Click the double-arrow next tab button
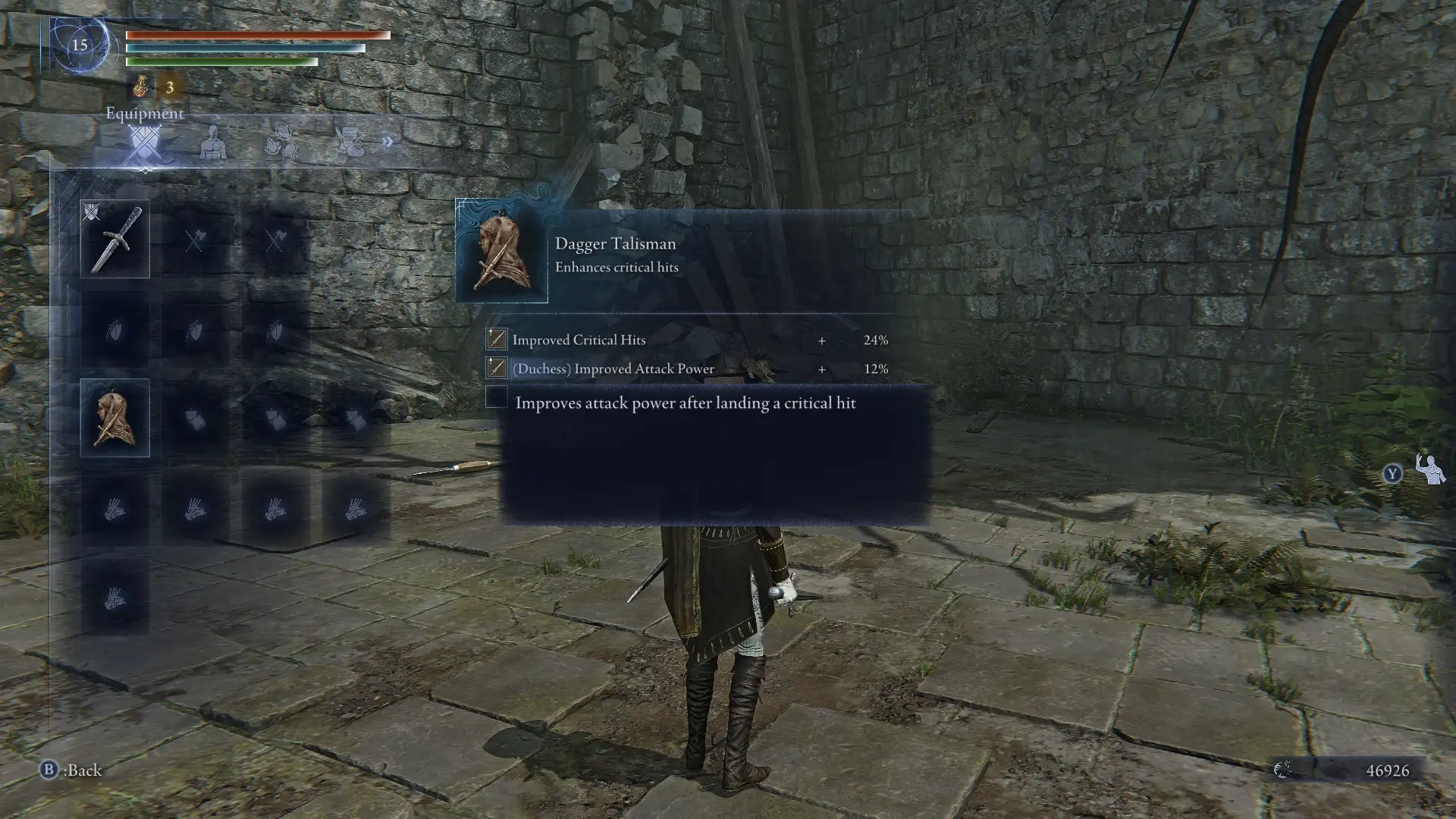The image size is (1456, 819). tap(388, 142)
